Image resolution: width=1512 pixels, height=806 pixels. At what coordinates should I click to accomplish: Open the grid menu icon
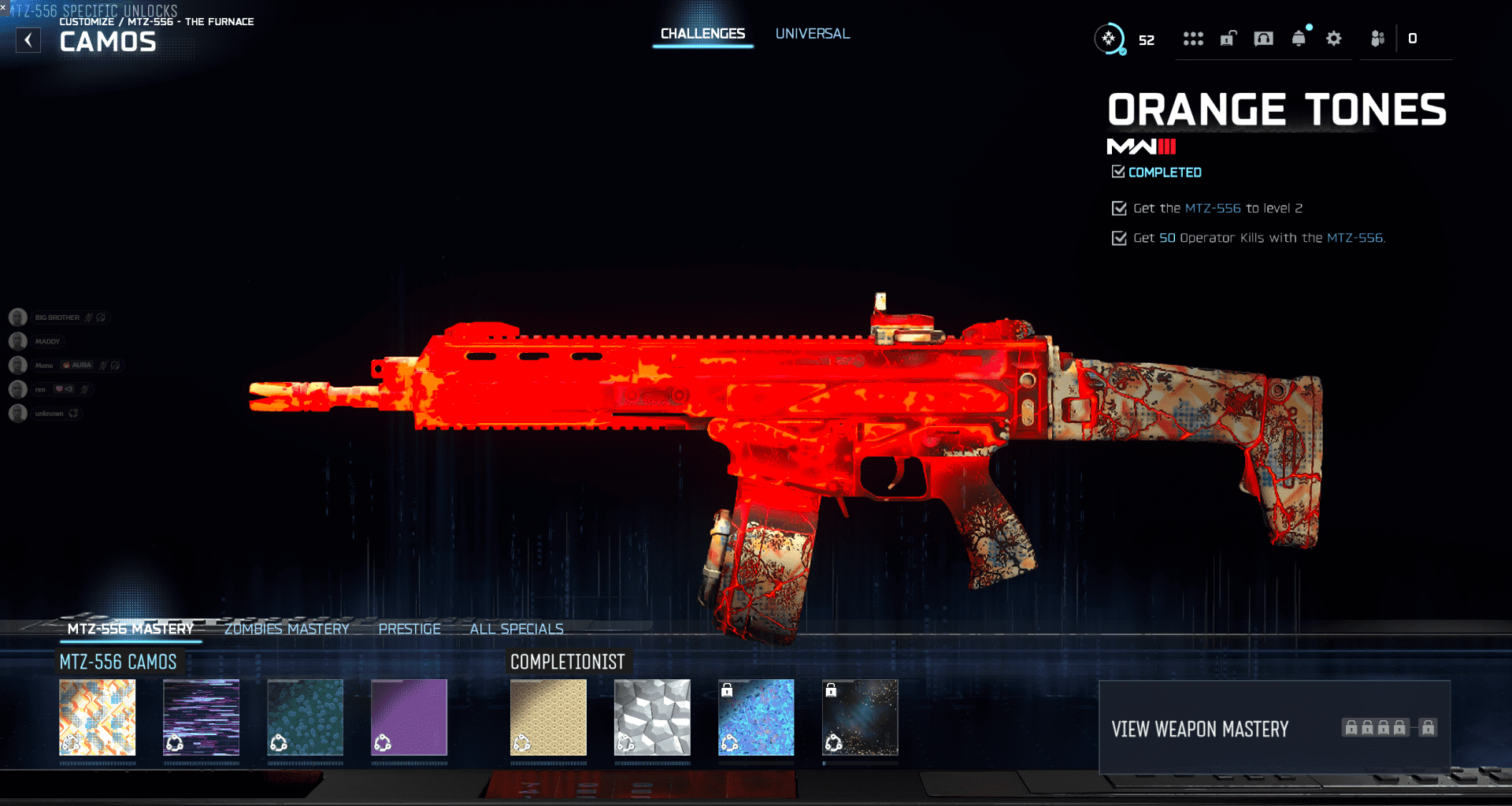point(1193,39)
